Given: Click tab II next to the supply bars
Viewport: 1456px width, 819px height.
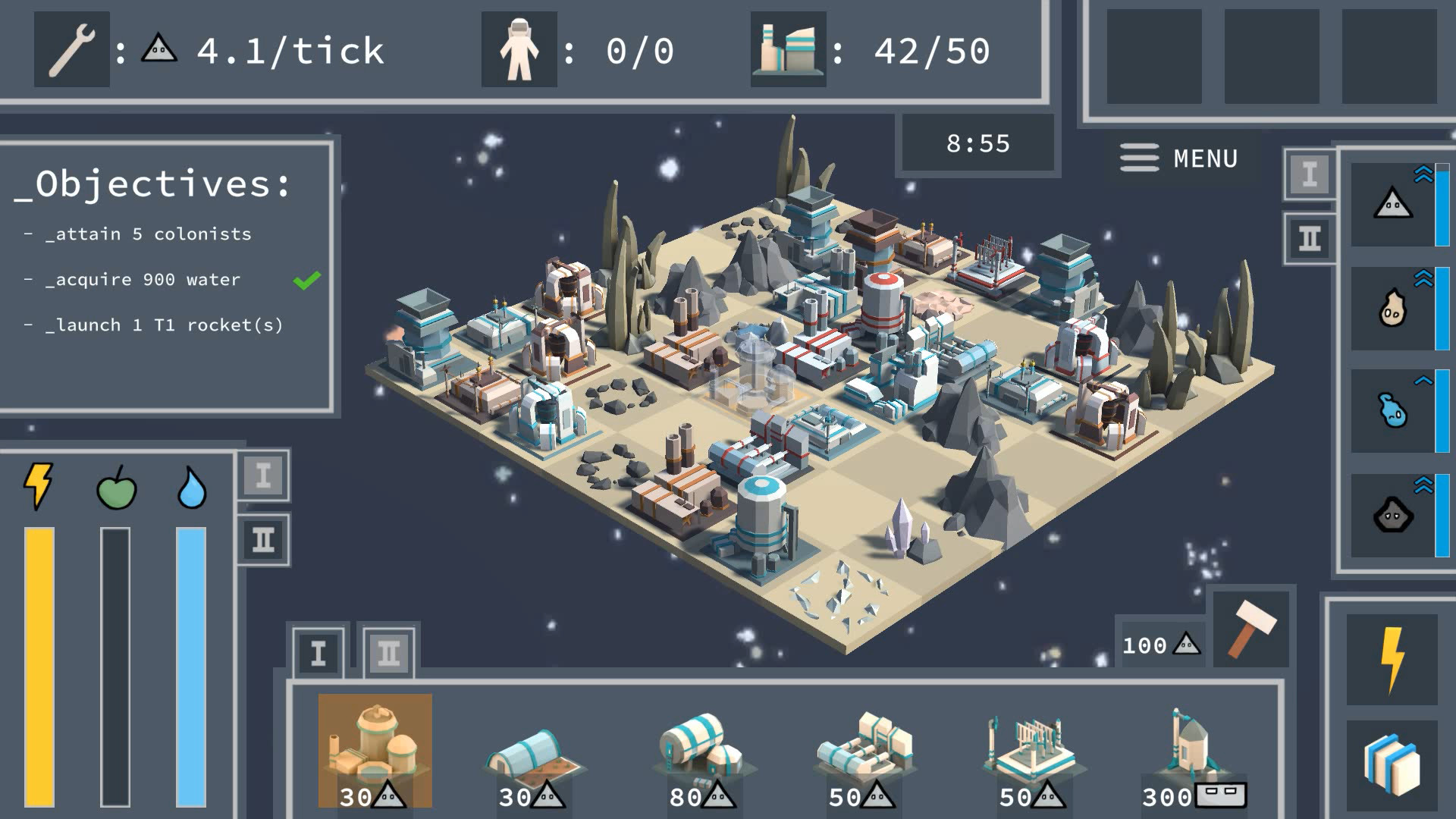Looking at the screenshot, I should pyautogui.click(x=263, y=540).
